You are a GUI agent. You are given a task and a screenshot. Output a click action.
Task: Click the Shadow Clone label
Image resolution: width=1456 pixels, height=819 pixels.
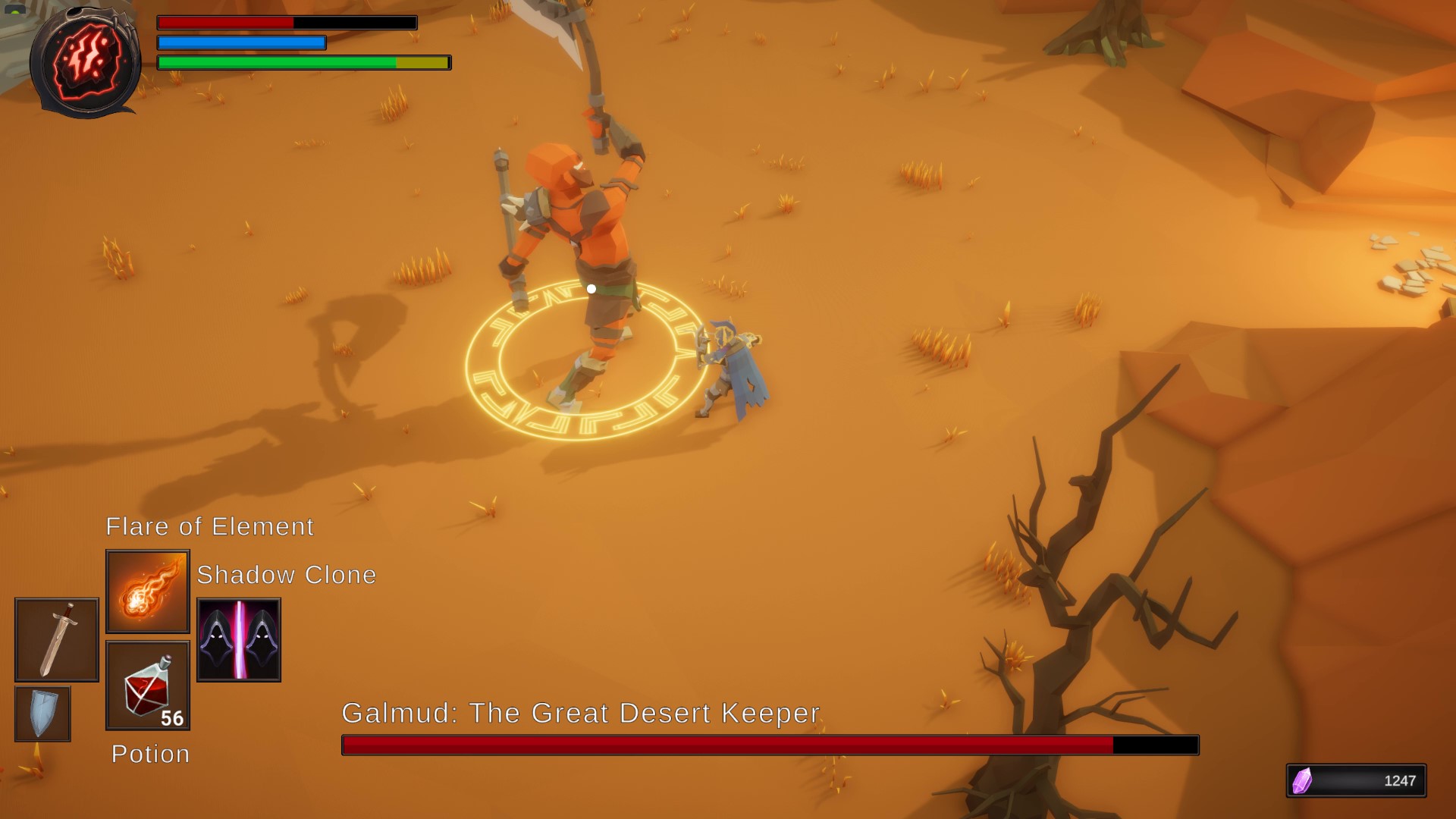(x=286, y=575)
